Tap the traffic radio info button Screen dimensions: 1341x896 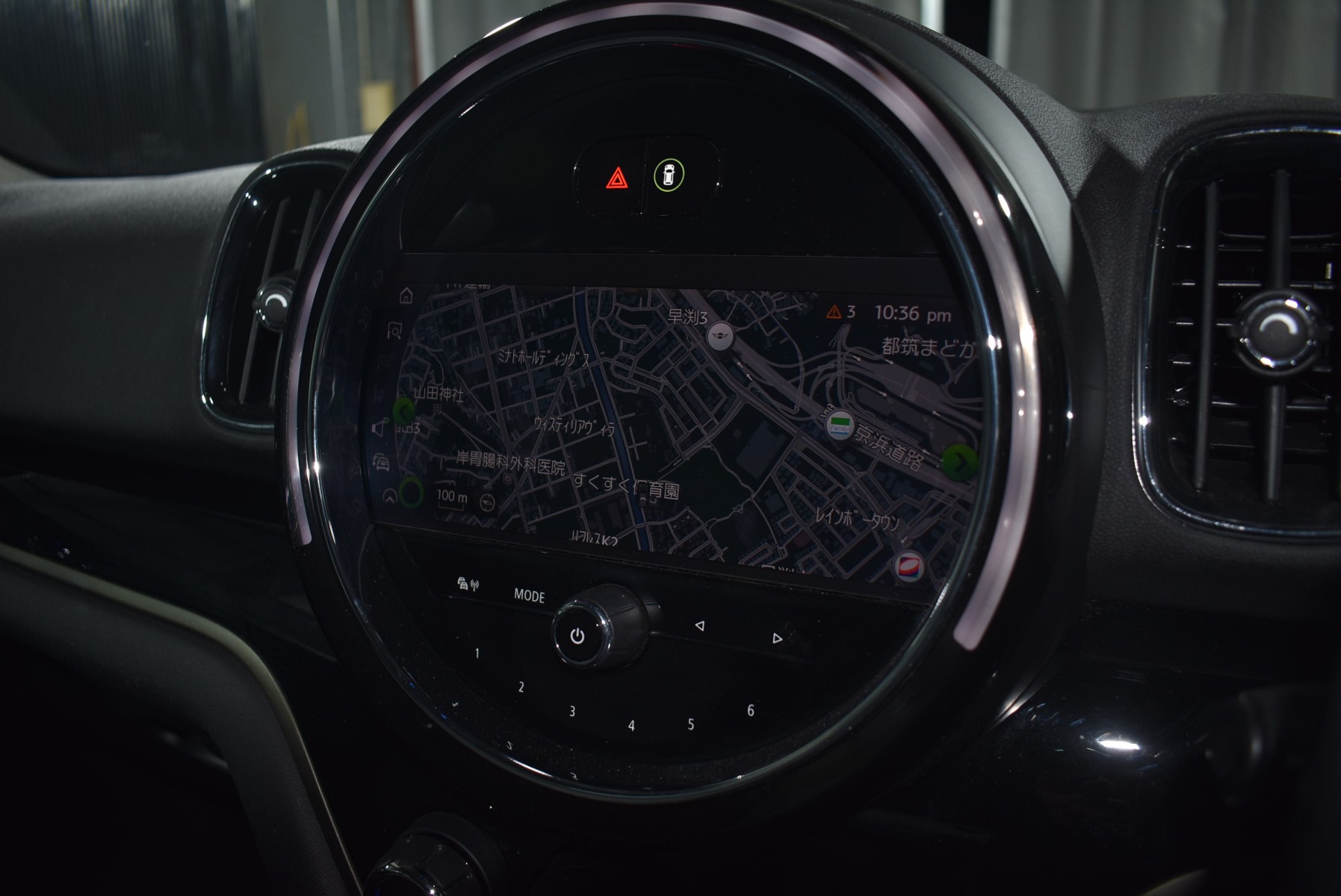[x=468, y=584]
